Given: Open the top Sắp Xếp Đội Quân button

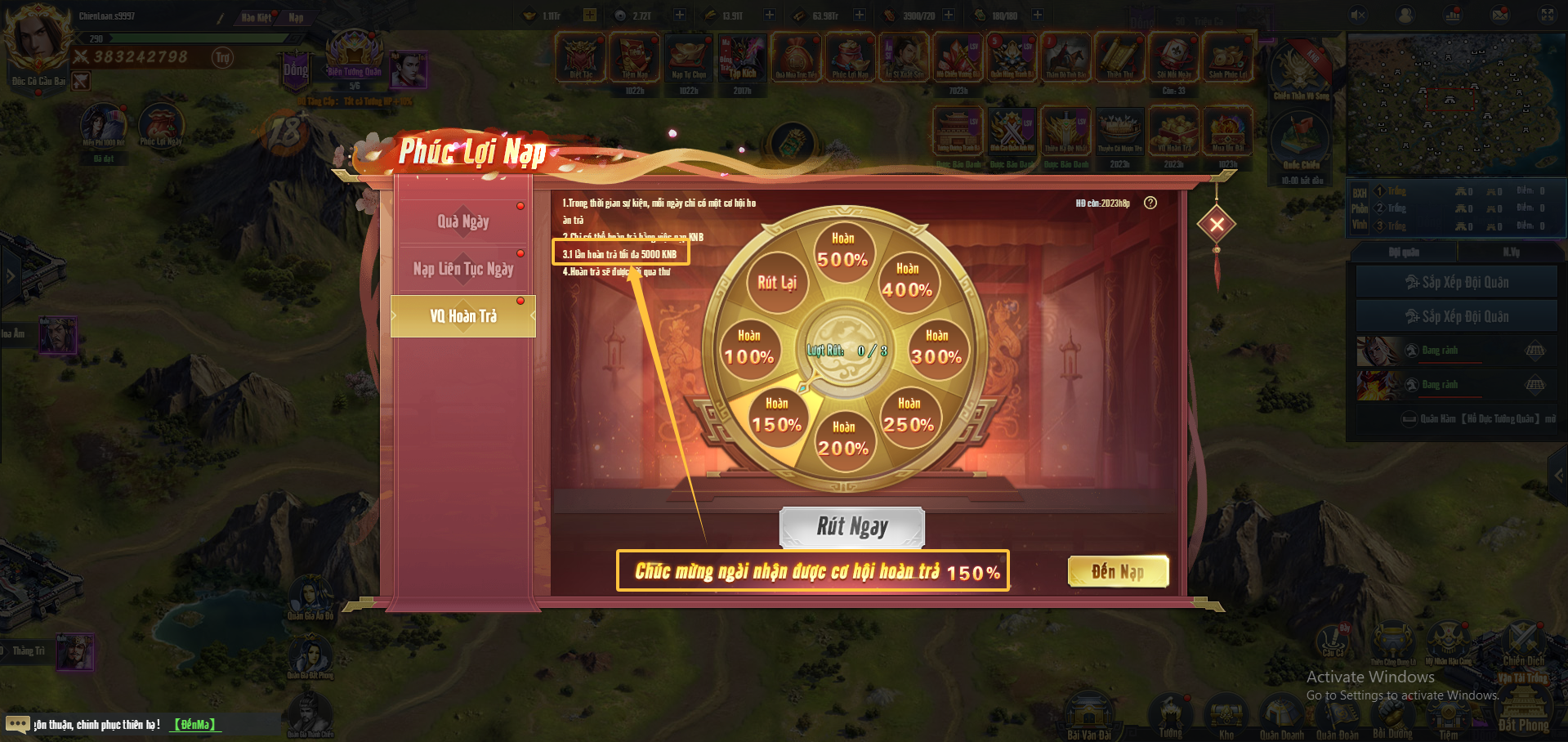Looking at the screenshot, I should [1456, 282].
